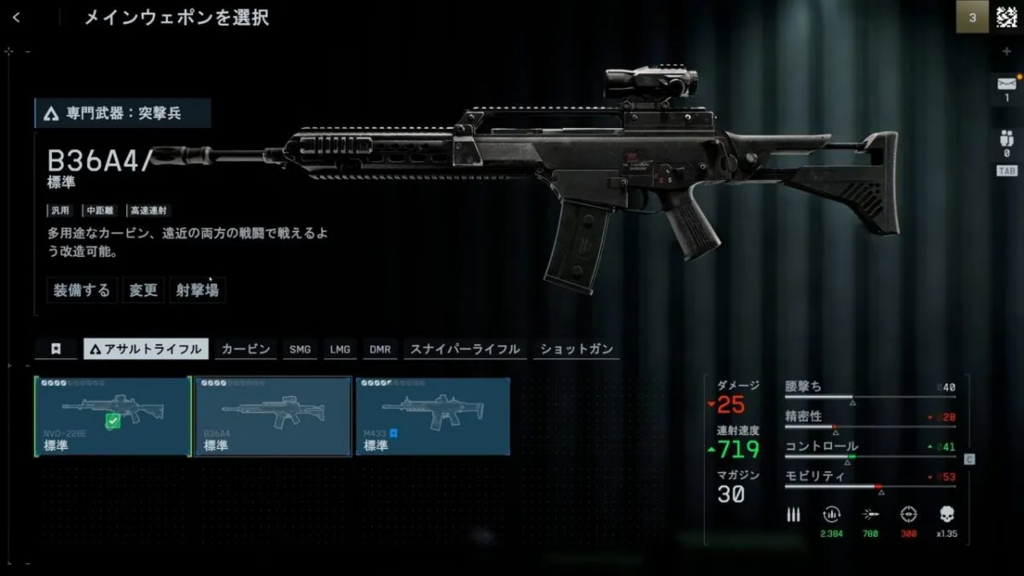The height and width of the screenshot is (576, 1024).
Task: Open the 変更 modify option
Action: (143, 290)
